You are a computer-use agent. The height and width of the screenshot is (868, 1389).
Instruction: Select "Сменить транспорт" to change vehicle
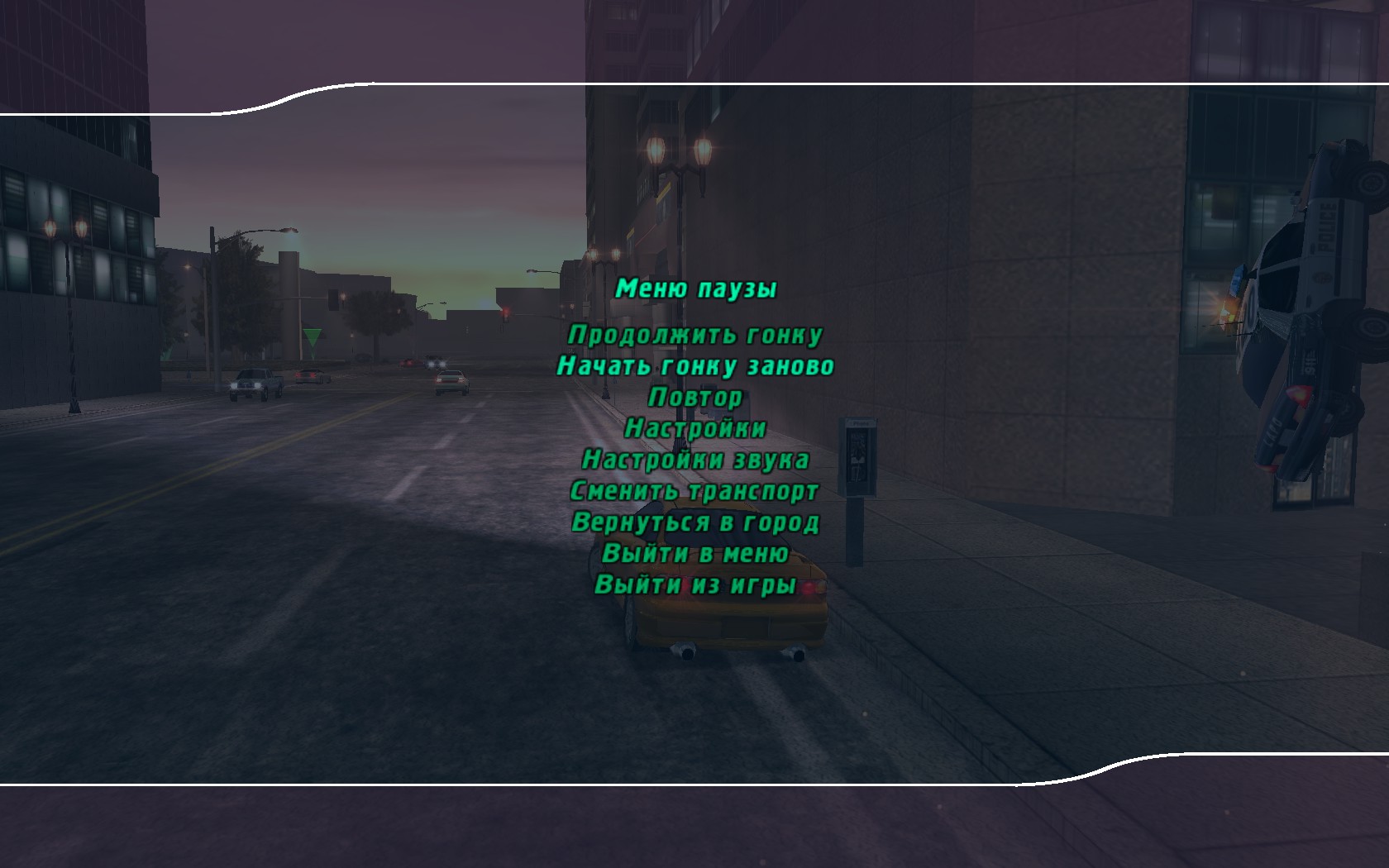pos(697,491)
